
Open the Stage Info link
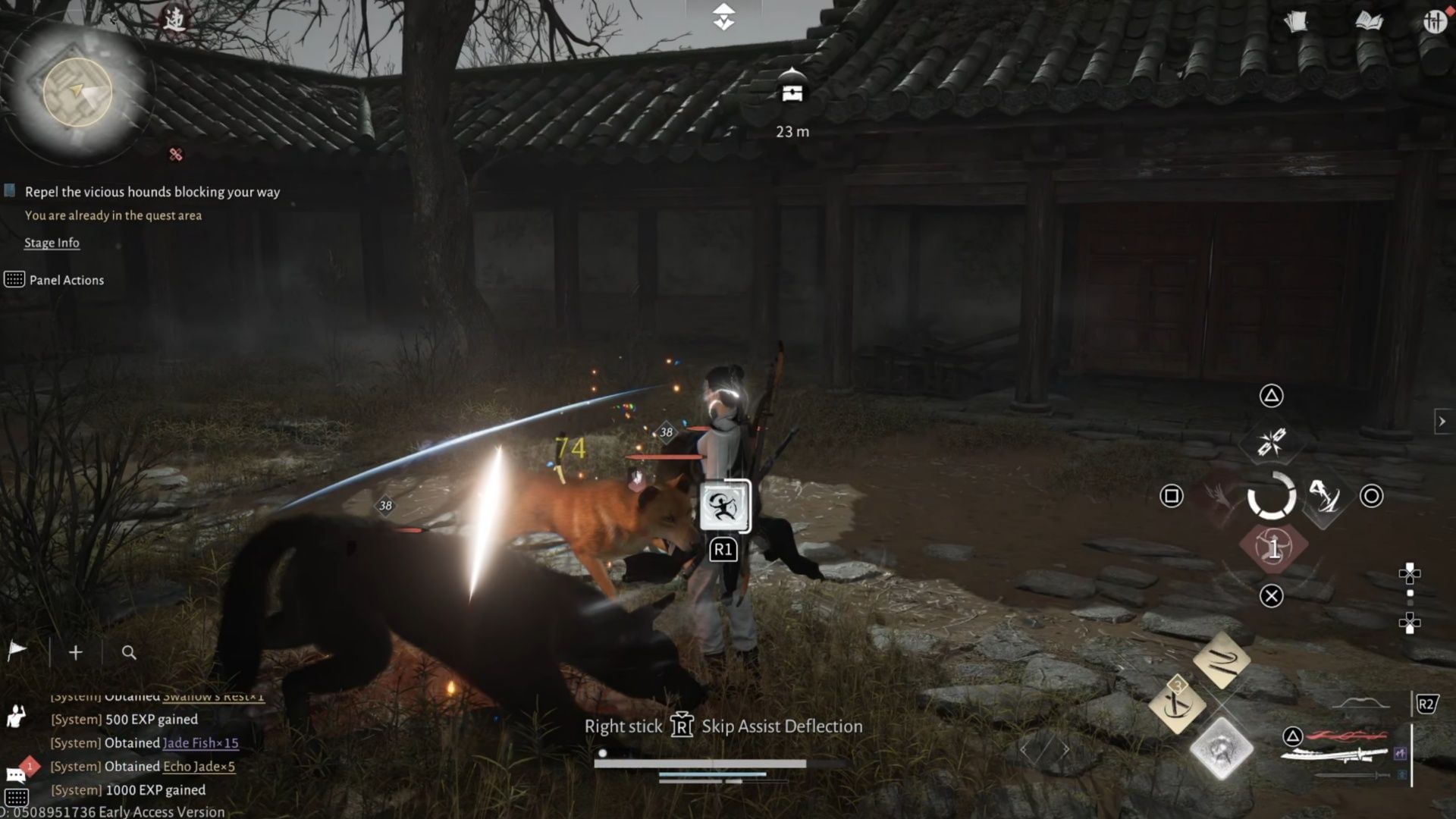click(x=52, y=242)
